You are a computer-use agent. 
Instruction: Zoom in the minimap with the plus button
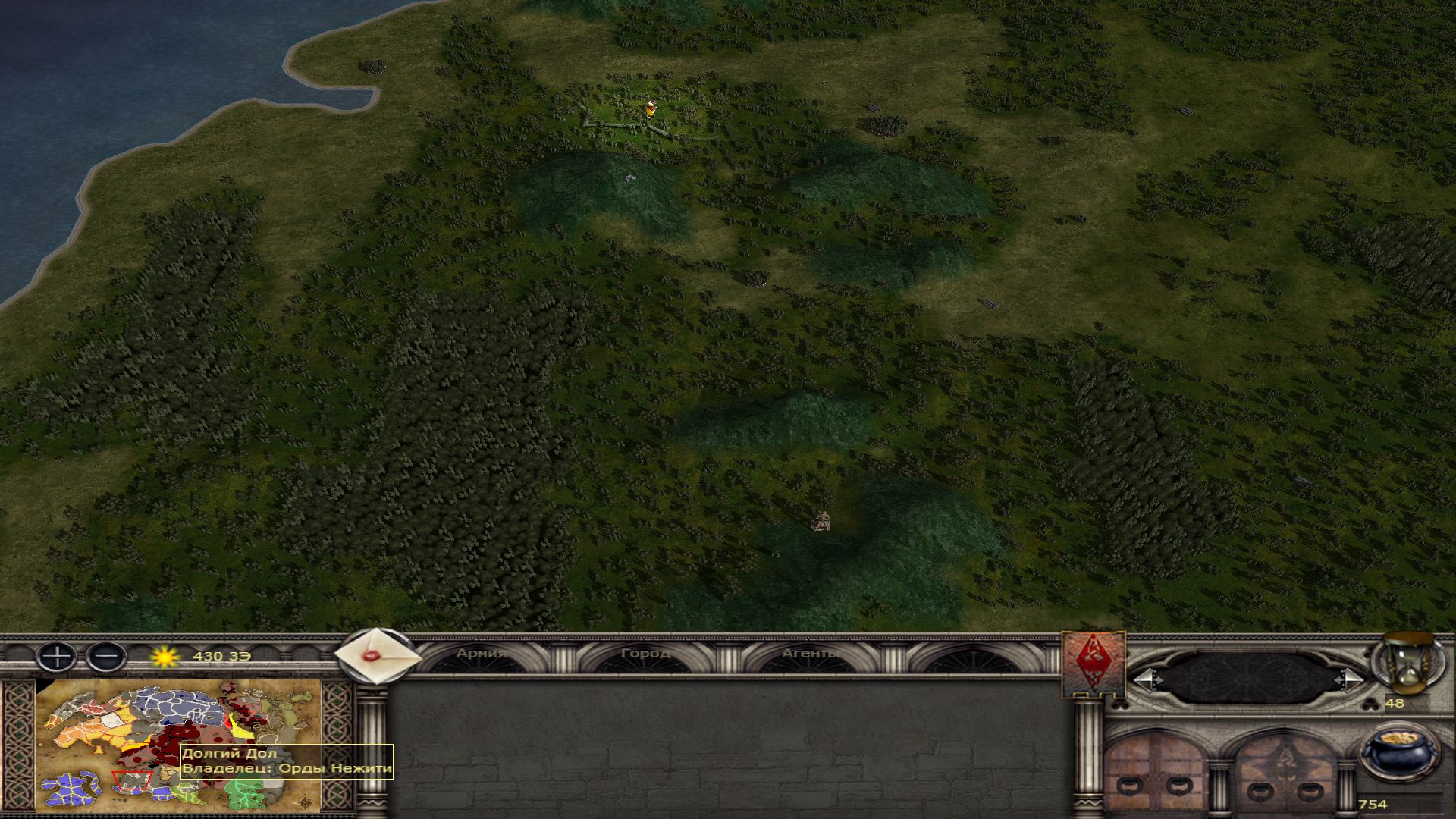[x=57, y=656]
